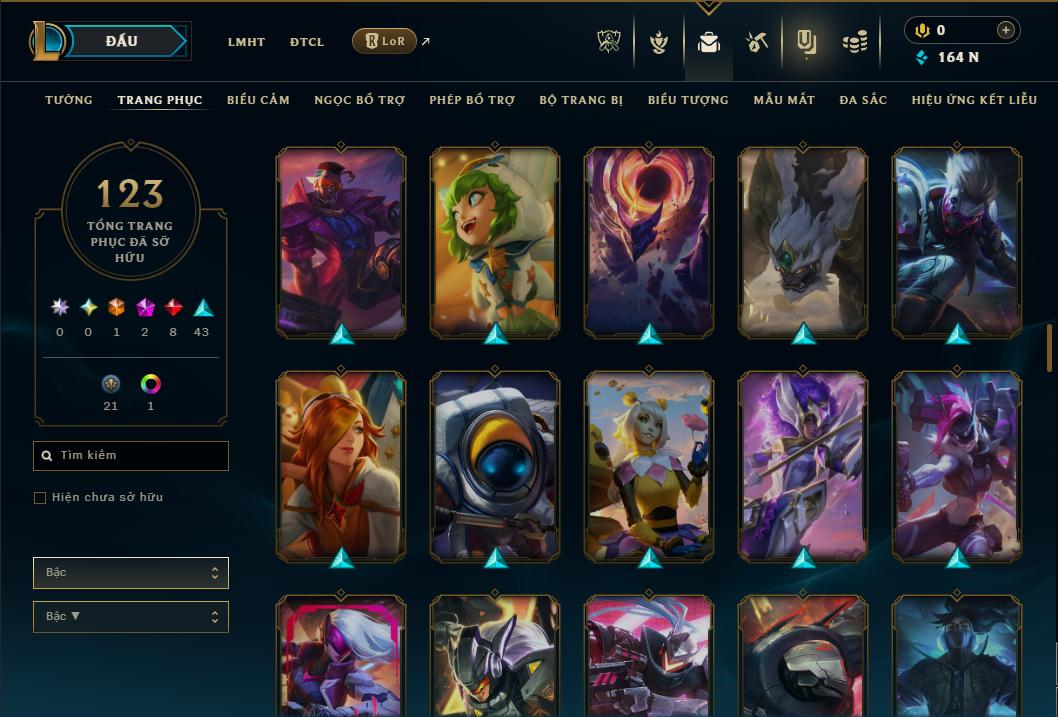
Task: Open the Bậc grouping dropdown
Action: (131, 573)
